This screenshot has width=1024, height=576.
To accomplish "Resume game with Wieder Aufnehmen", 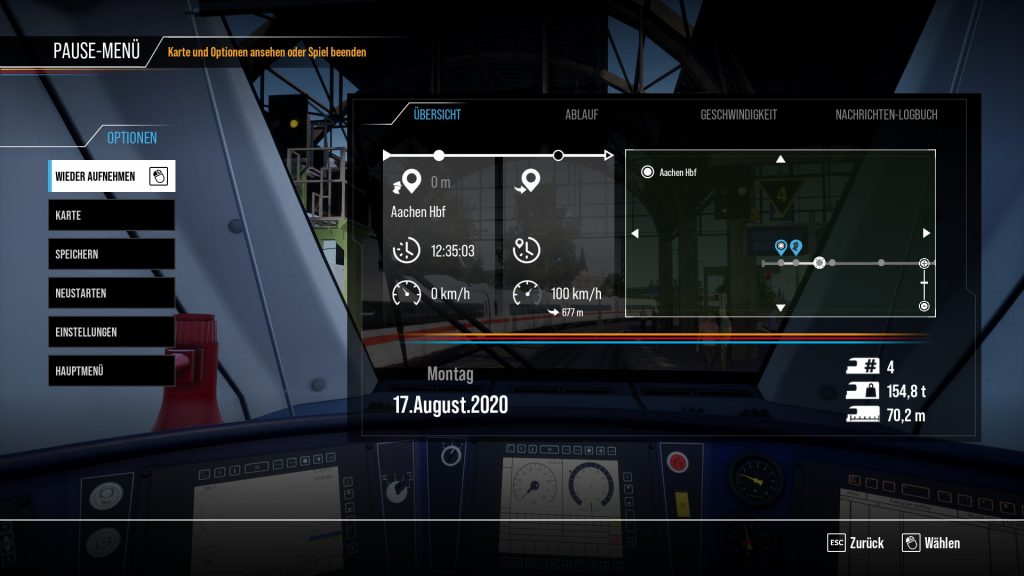I will [111, 177].
